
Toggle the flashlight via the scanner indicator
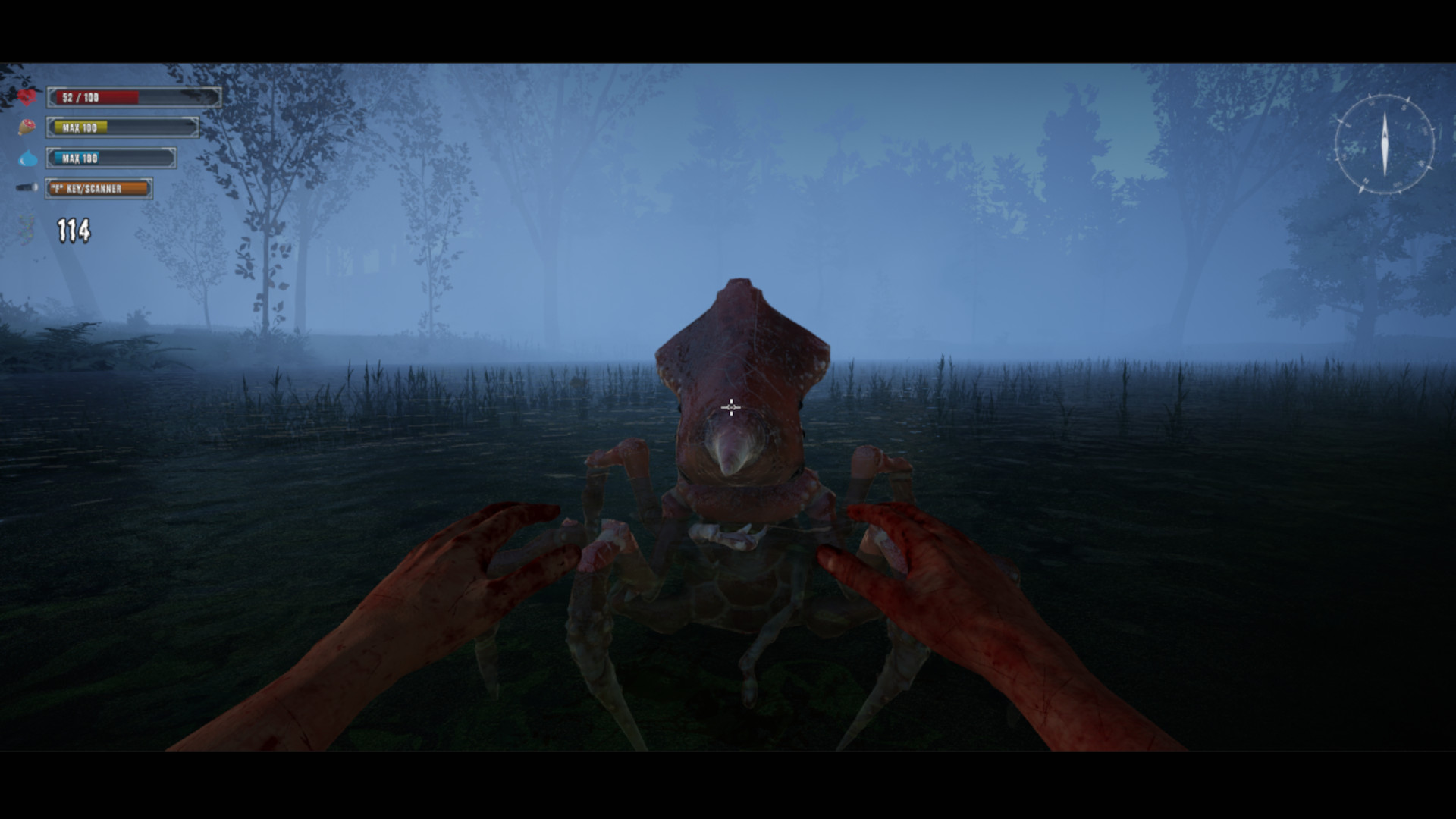click(x=99, y=188)
